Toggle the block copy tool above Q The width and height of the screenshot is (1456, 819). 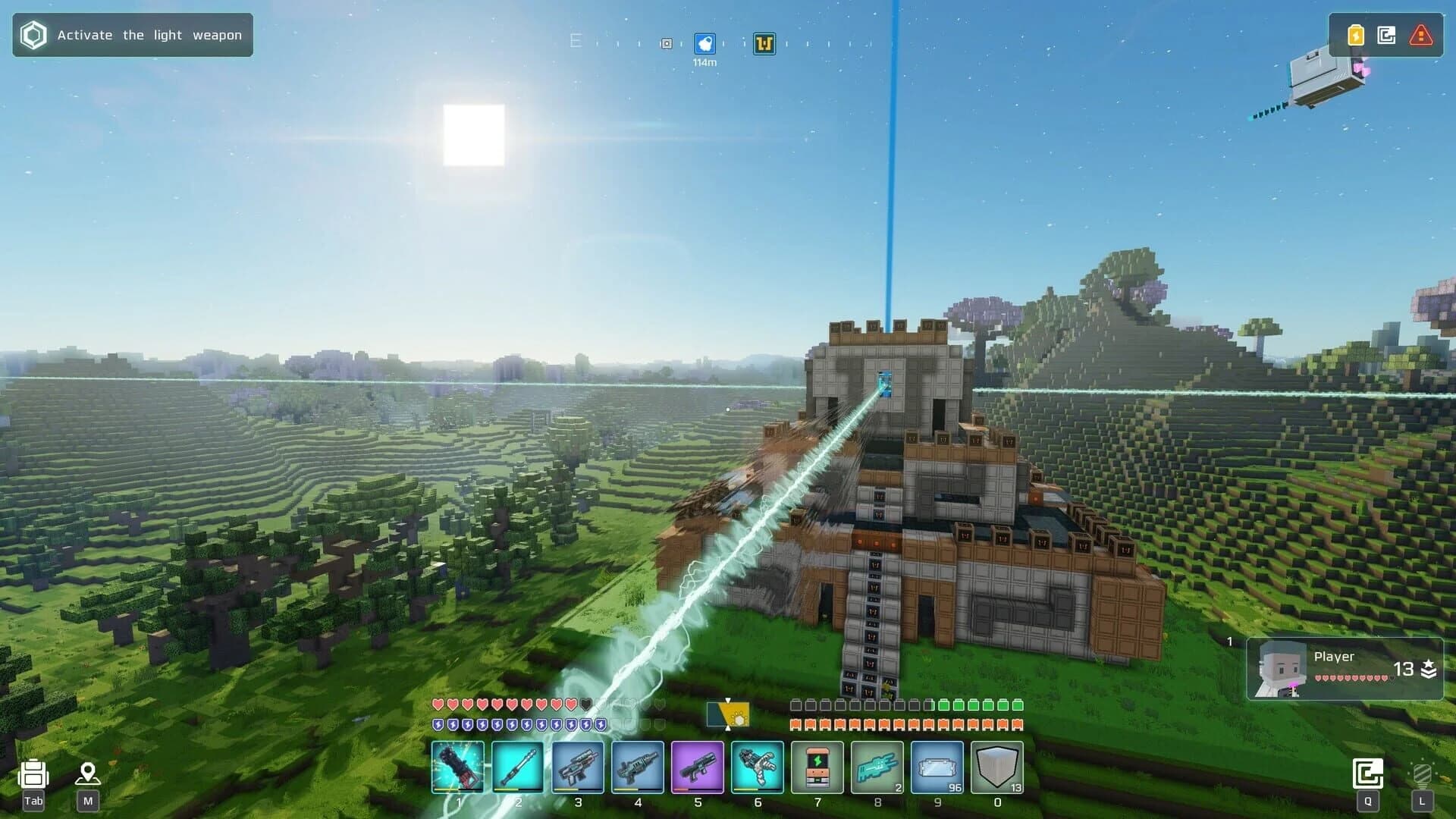tap(1370, 772)
